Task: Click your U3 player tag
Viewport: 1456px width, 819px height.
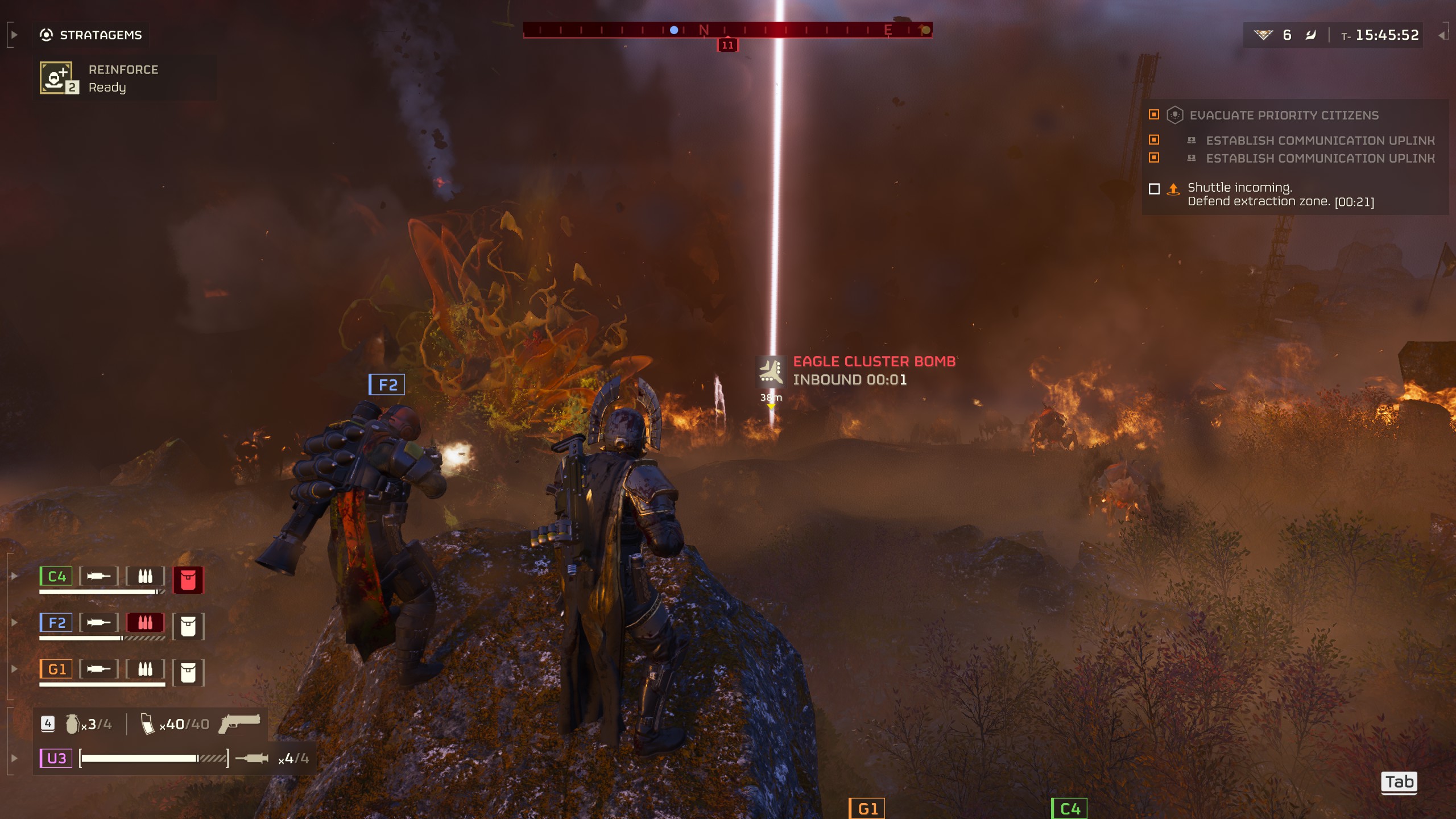Action: (56, 758)
